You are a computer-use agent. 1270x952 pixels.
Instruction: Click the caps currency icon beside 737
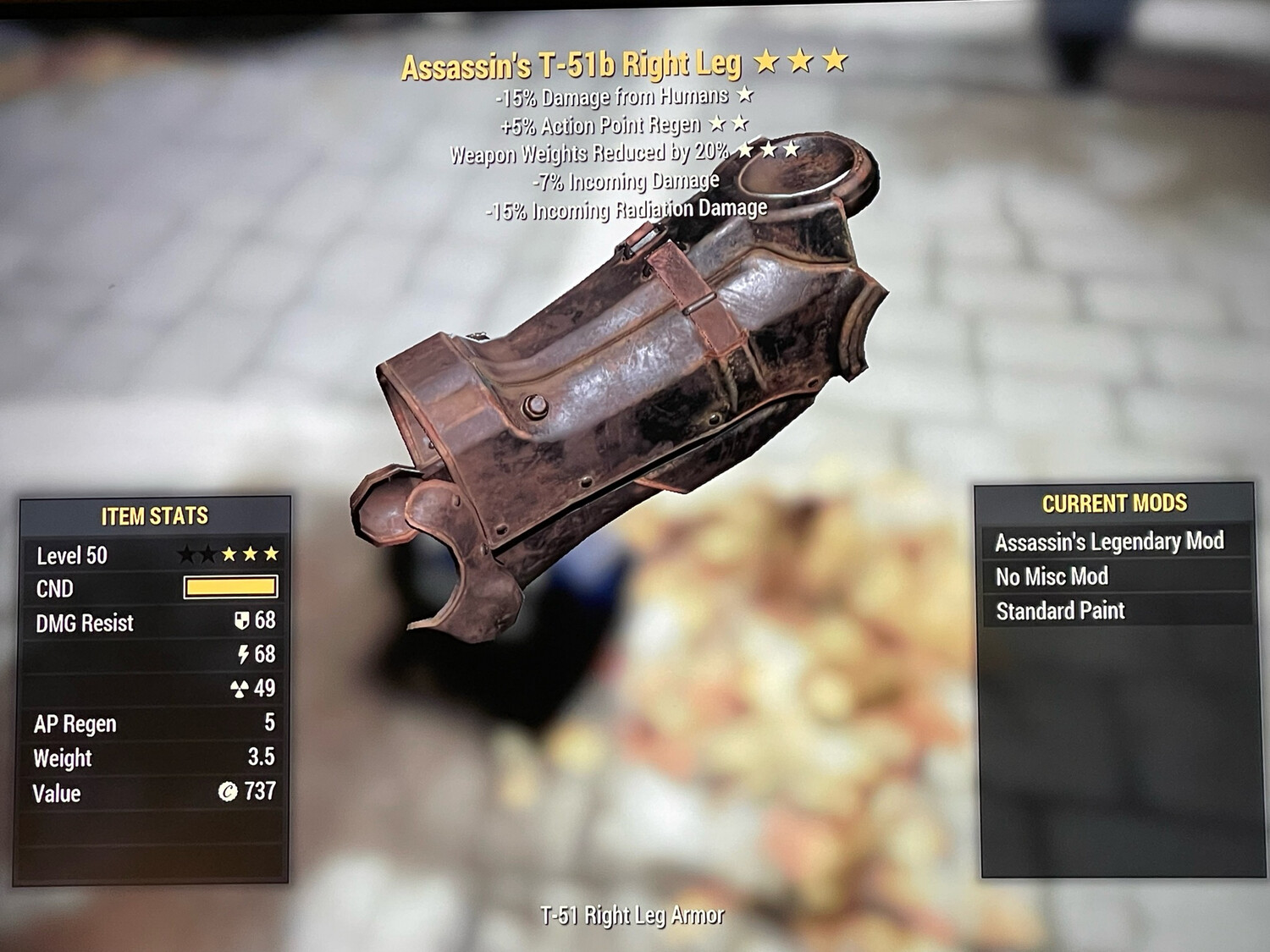pos(229,793)
